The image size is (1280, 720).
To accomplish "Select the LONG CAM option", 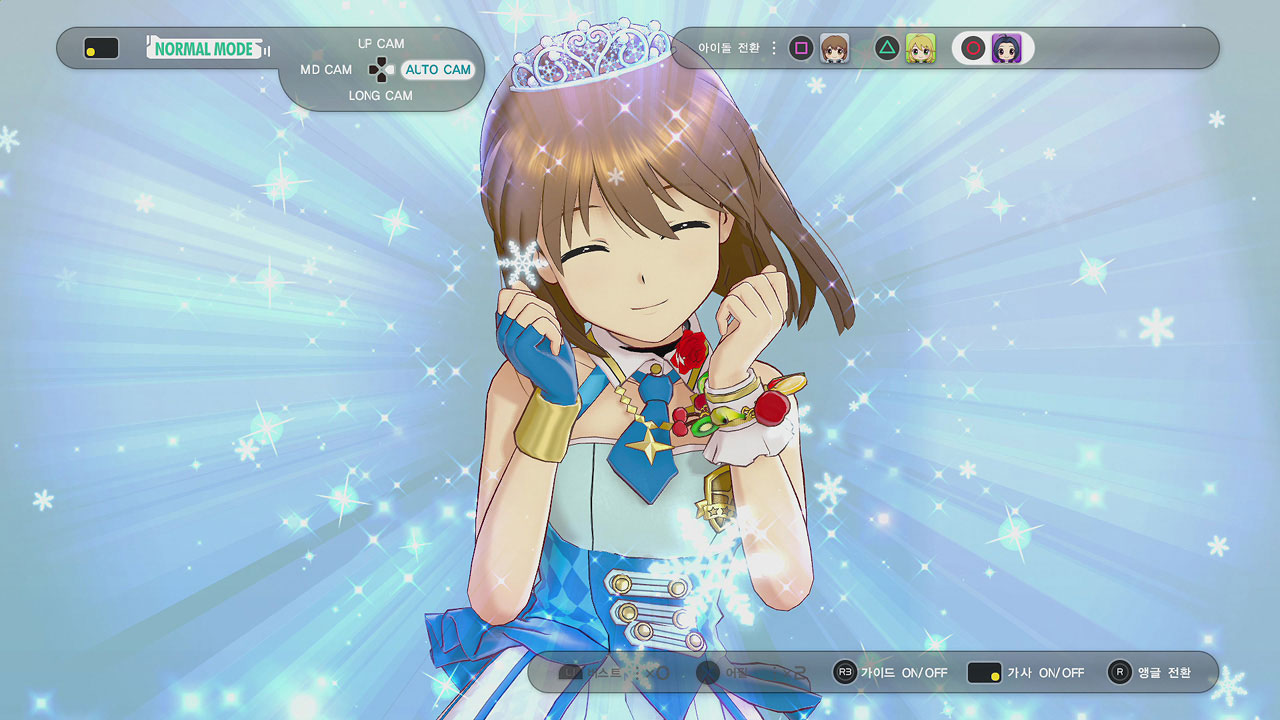I will [380, 96].
